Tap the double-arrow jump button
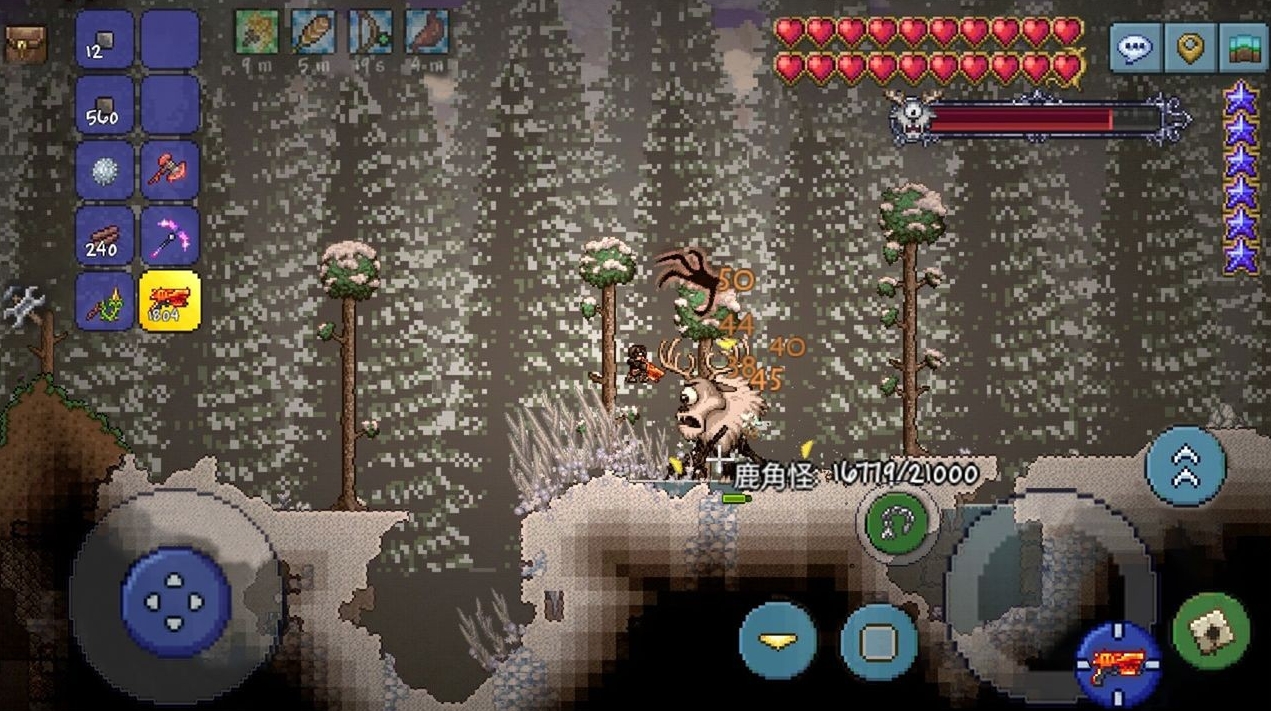Viewport: 1271px width, 711px height. (1186, 467)
